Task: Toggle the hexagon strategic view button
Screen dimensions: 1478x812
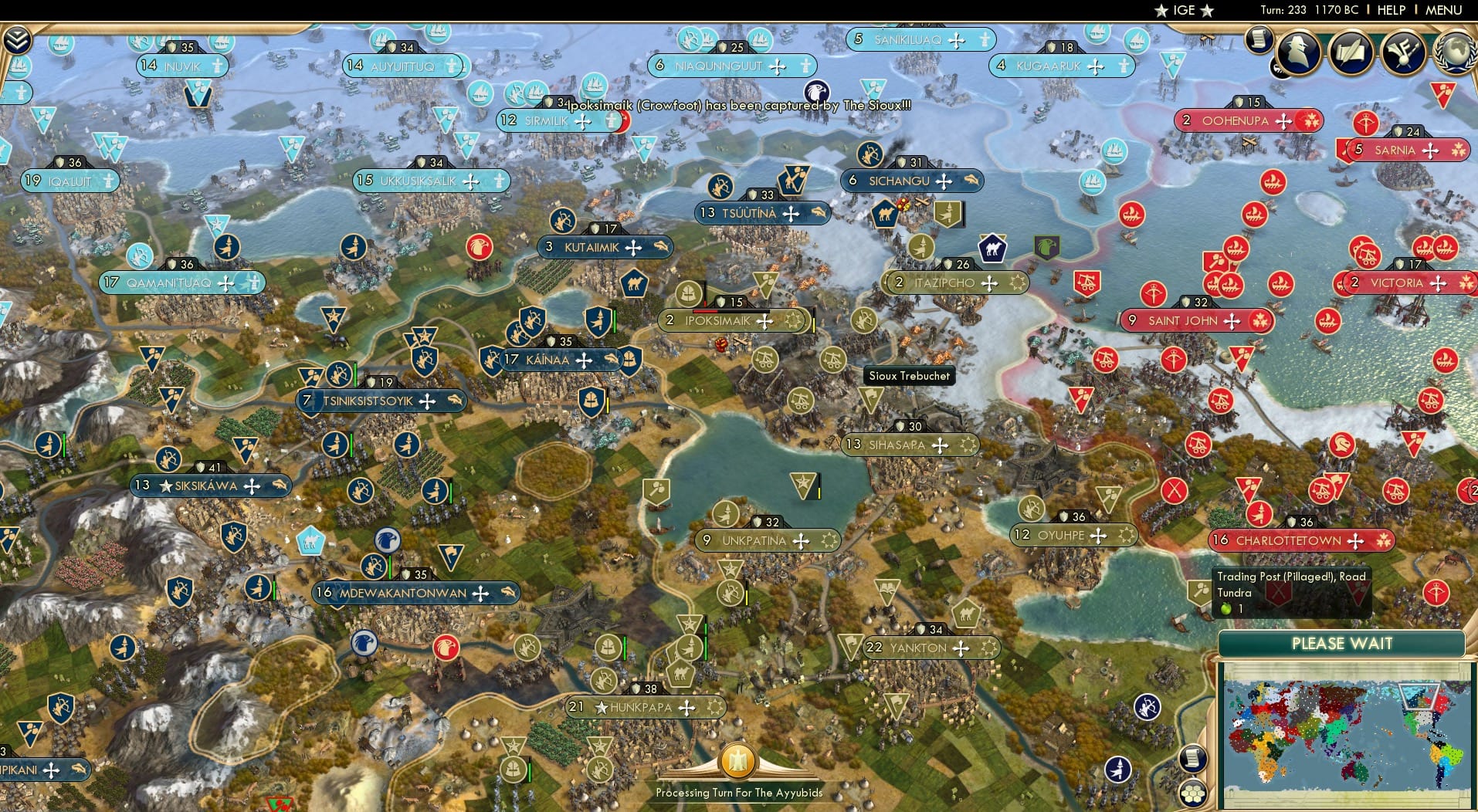Action: pos(1195,795)
